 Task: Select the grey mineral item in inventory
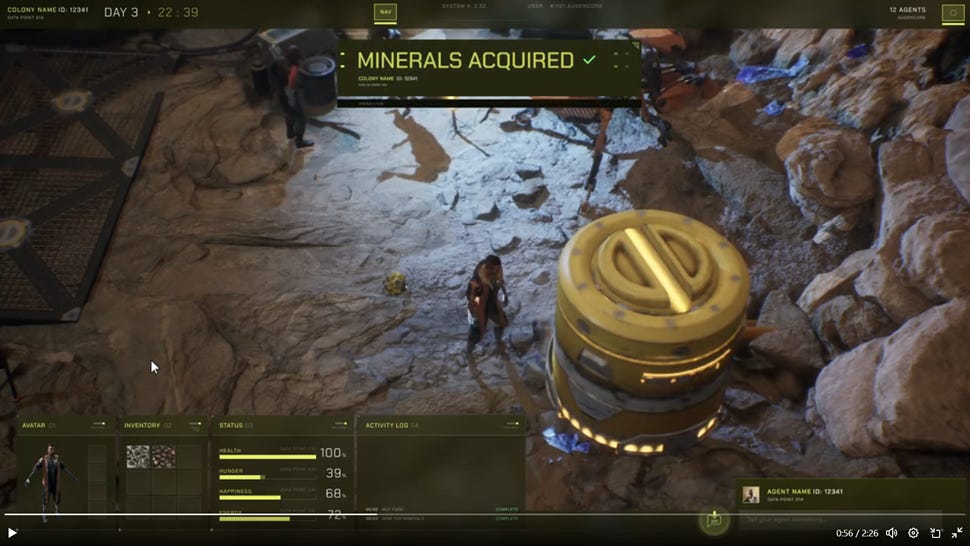137,456
